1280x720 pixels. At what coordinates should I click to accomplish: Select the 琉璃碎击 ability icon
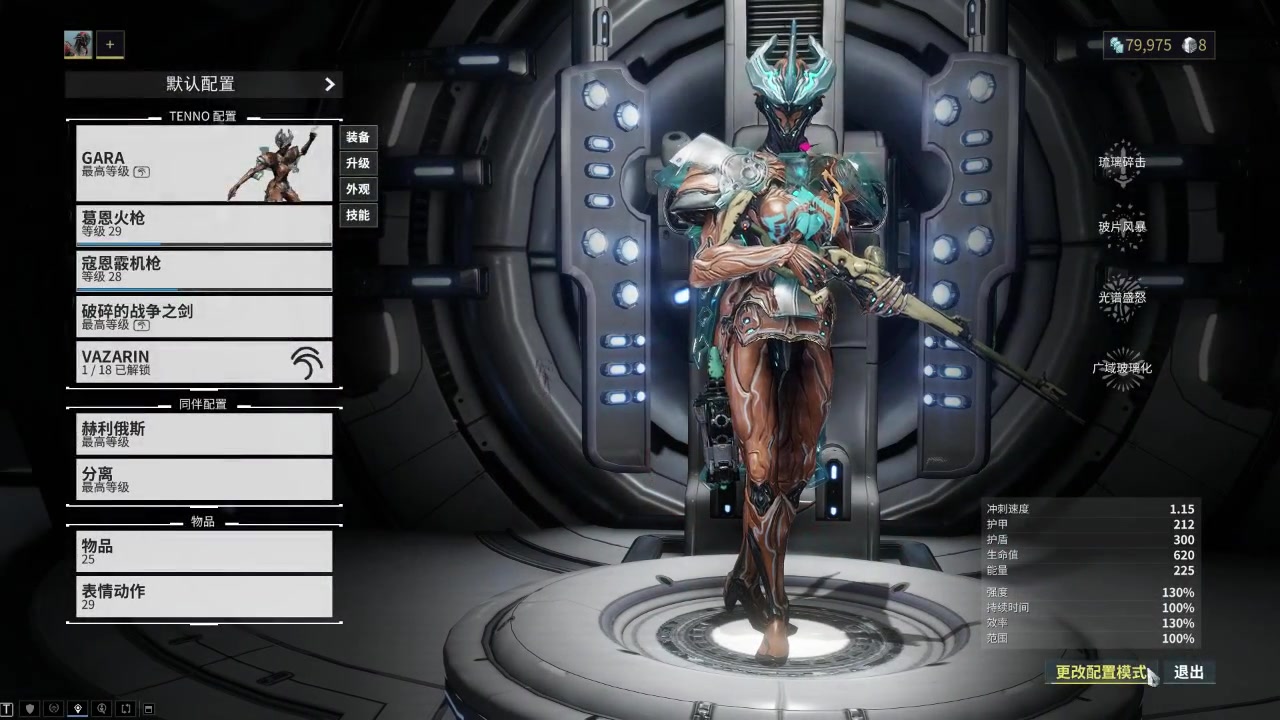1122,162
